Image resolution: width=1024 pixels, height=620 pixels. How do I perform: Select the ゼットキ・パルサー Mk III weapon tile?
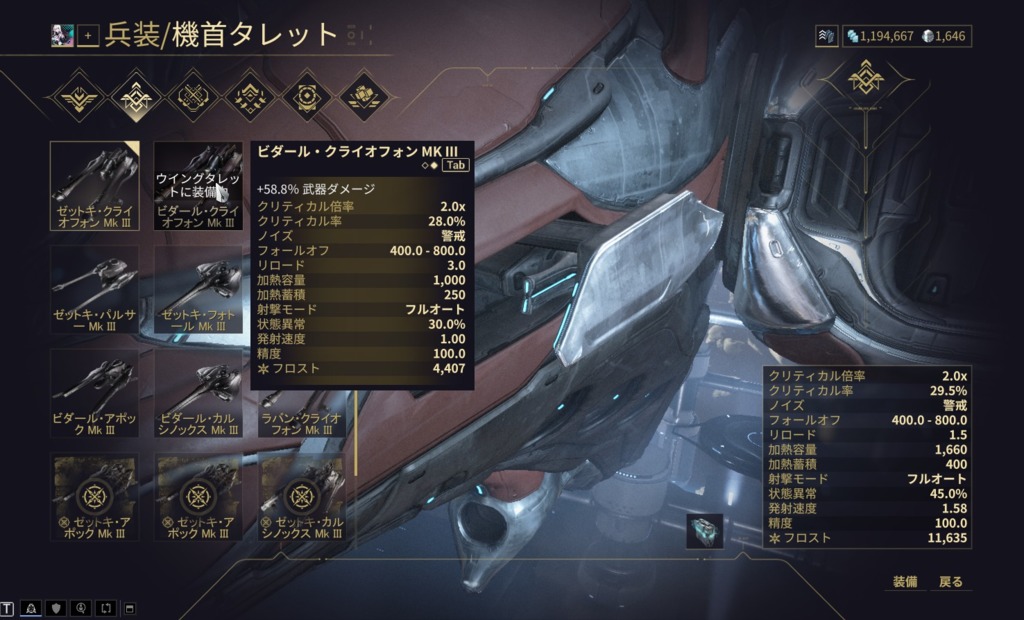coord(97,290)
